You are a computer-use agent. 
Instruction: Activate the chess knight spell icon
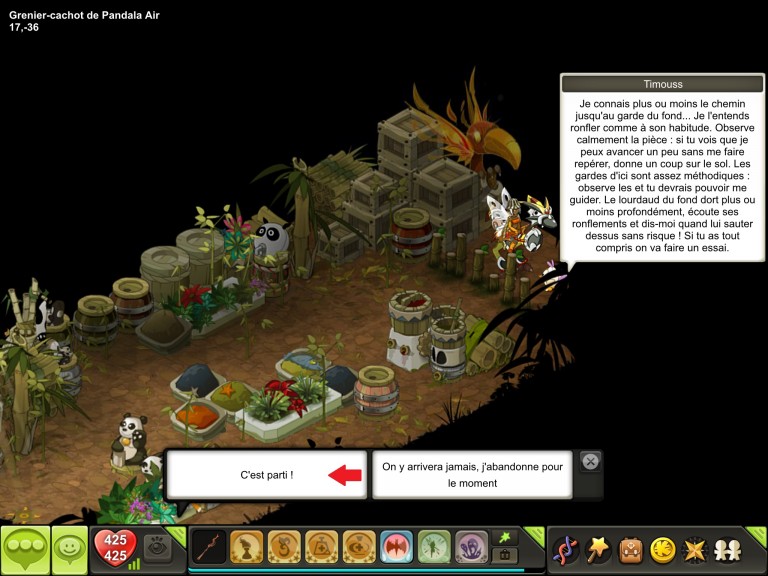(246, 547)
